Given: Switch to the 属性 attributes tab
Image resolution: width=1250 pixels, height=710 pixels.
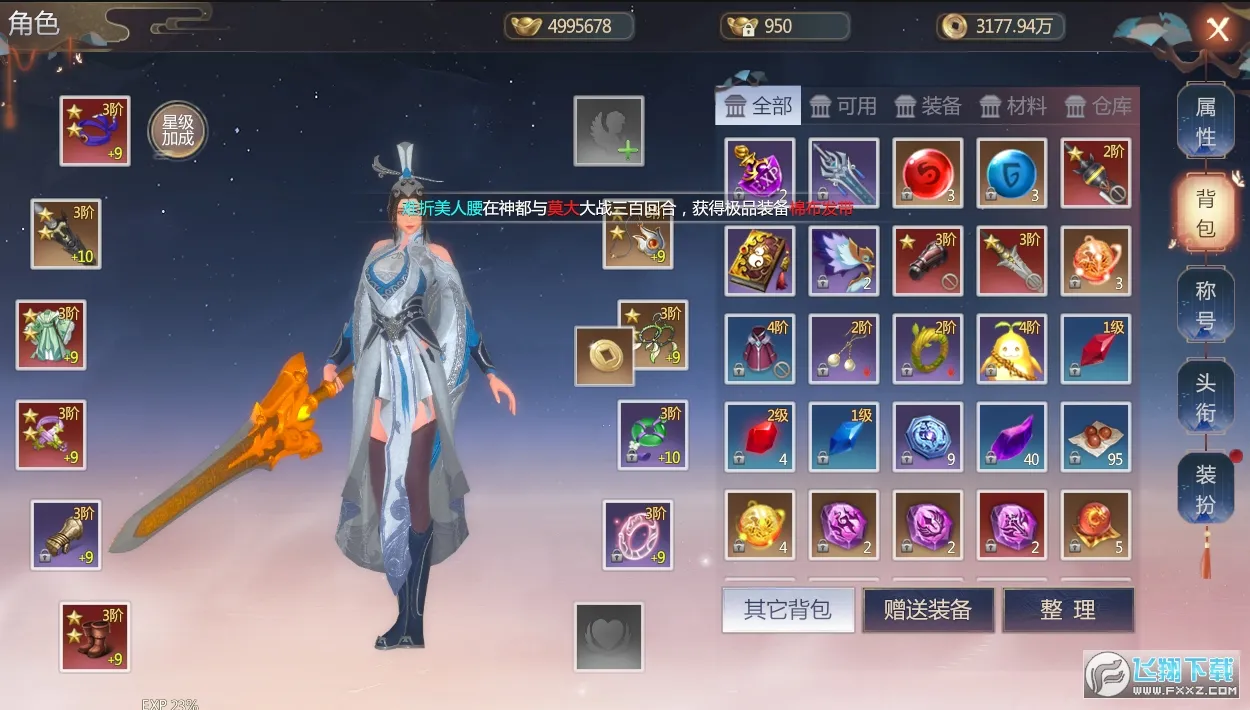Looking at the screenshot, I should 1205,121.
